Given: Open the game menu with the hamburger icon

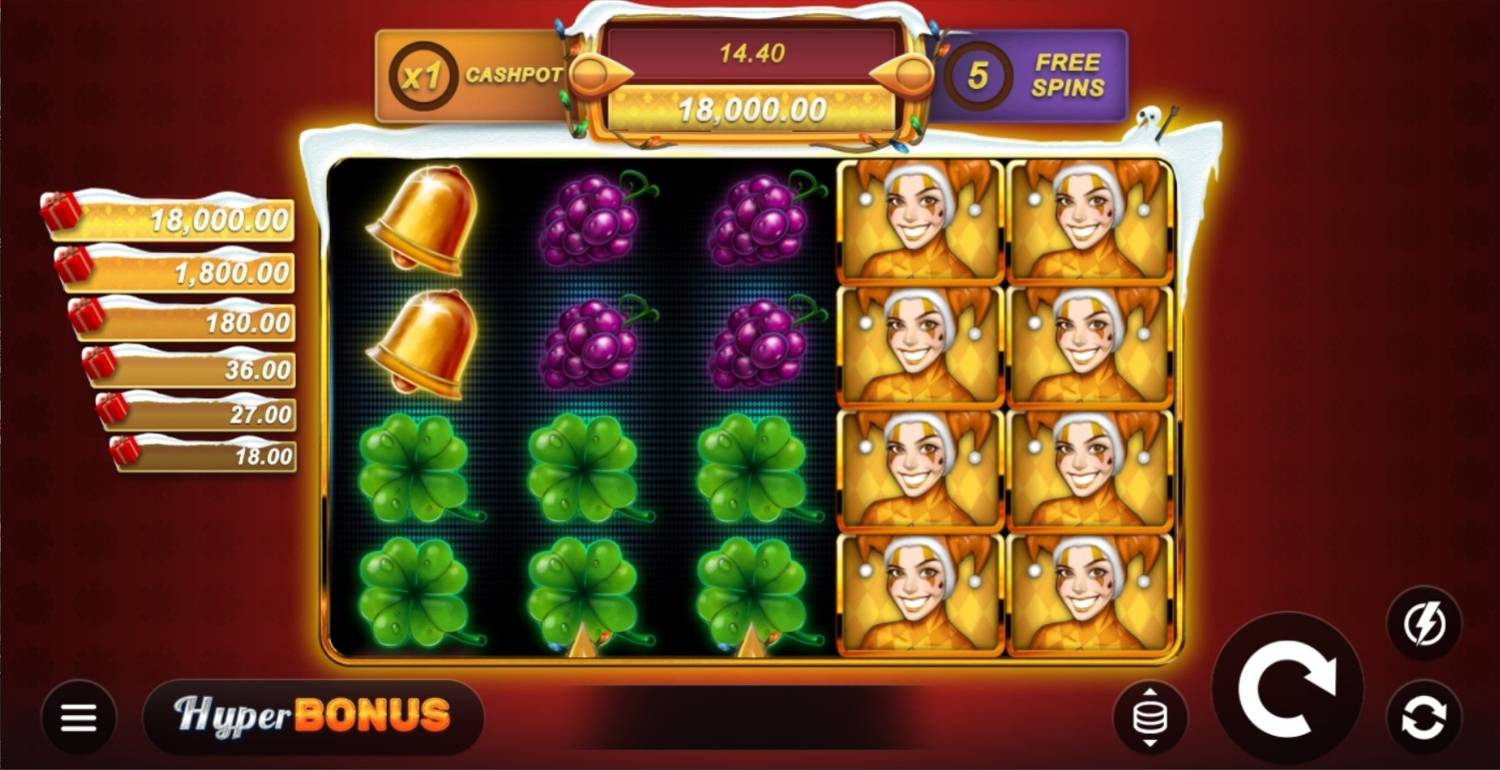Looking at the screenshot, I should [x=79, y=716].
